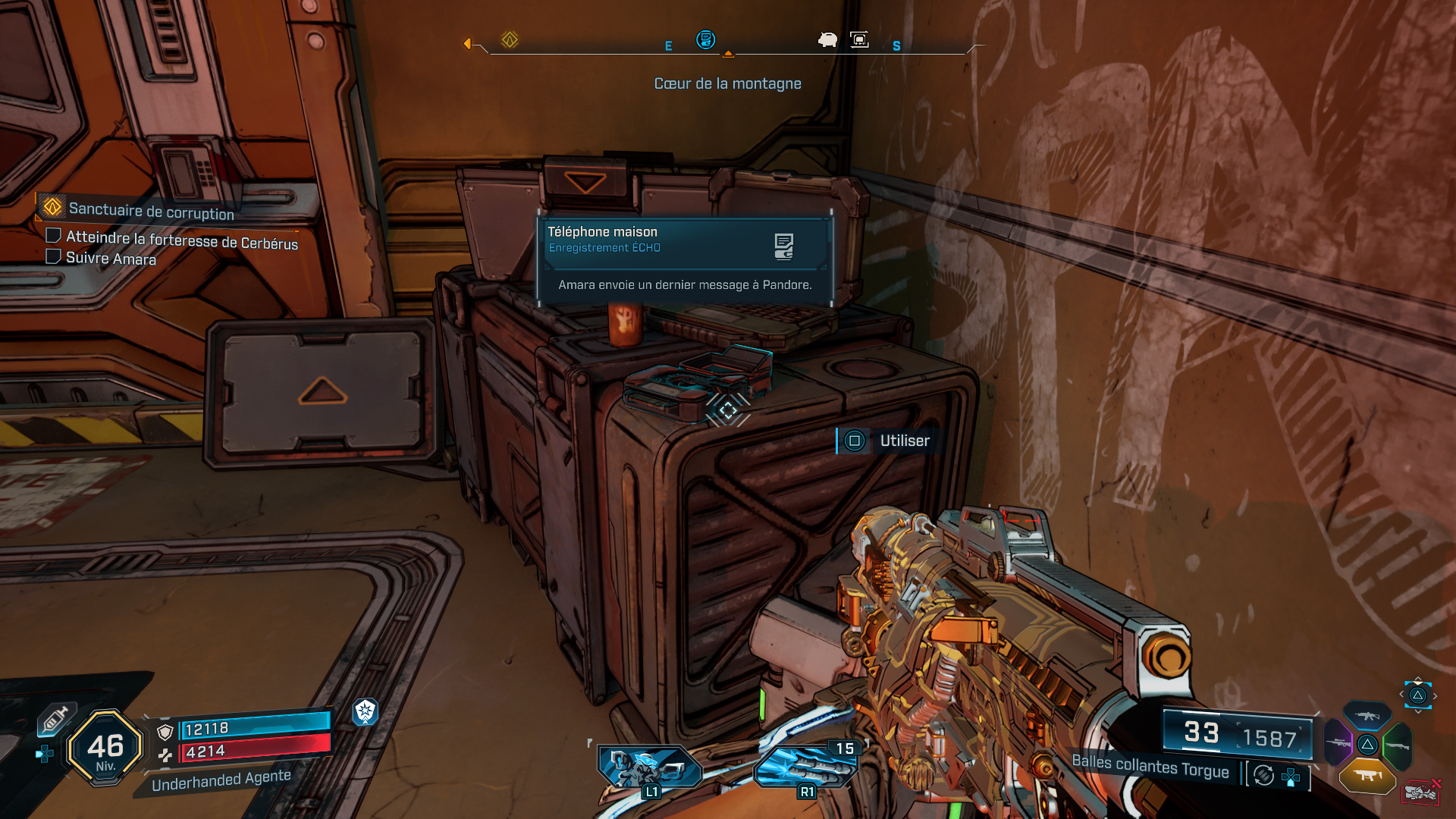The width and height of the screenshot is (1456, 819).
Task: Click the level 46 badge
Action: coord(105,748)
